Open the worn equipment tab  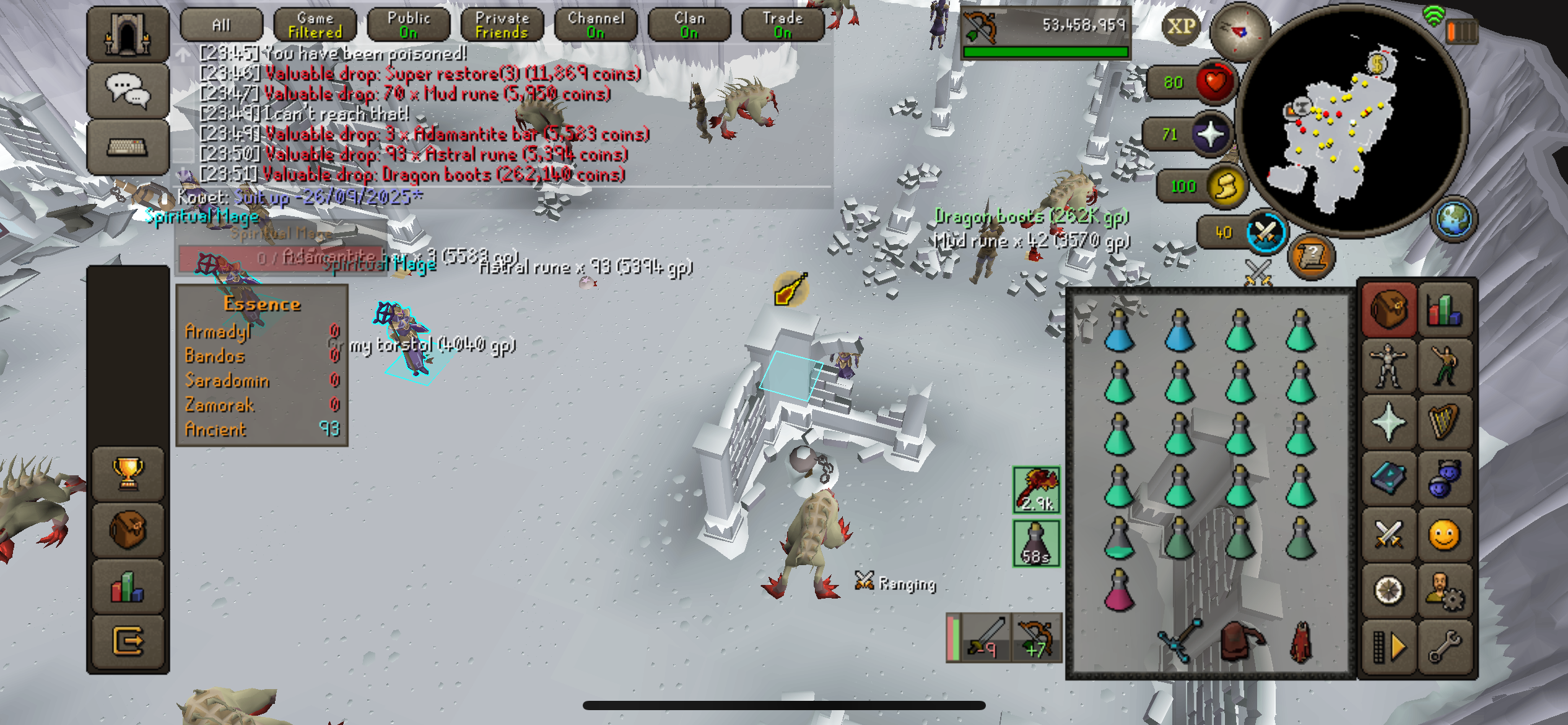1388,366
